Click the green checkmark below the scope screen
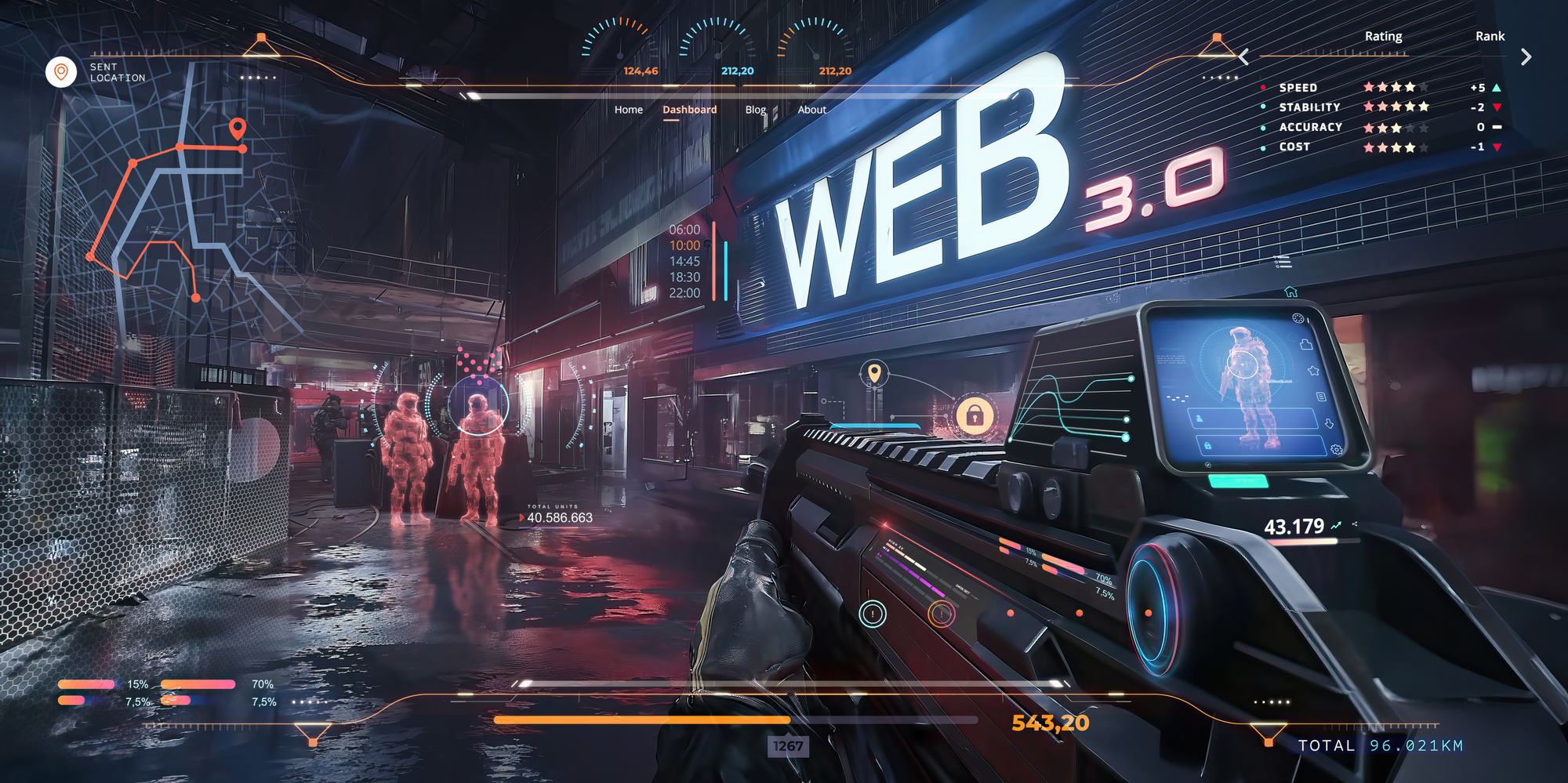The image size is (1568, 783). [1207, 465]
